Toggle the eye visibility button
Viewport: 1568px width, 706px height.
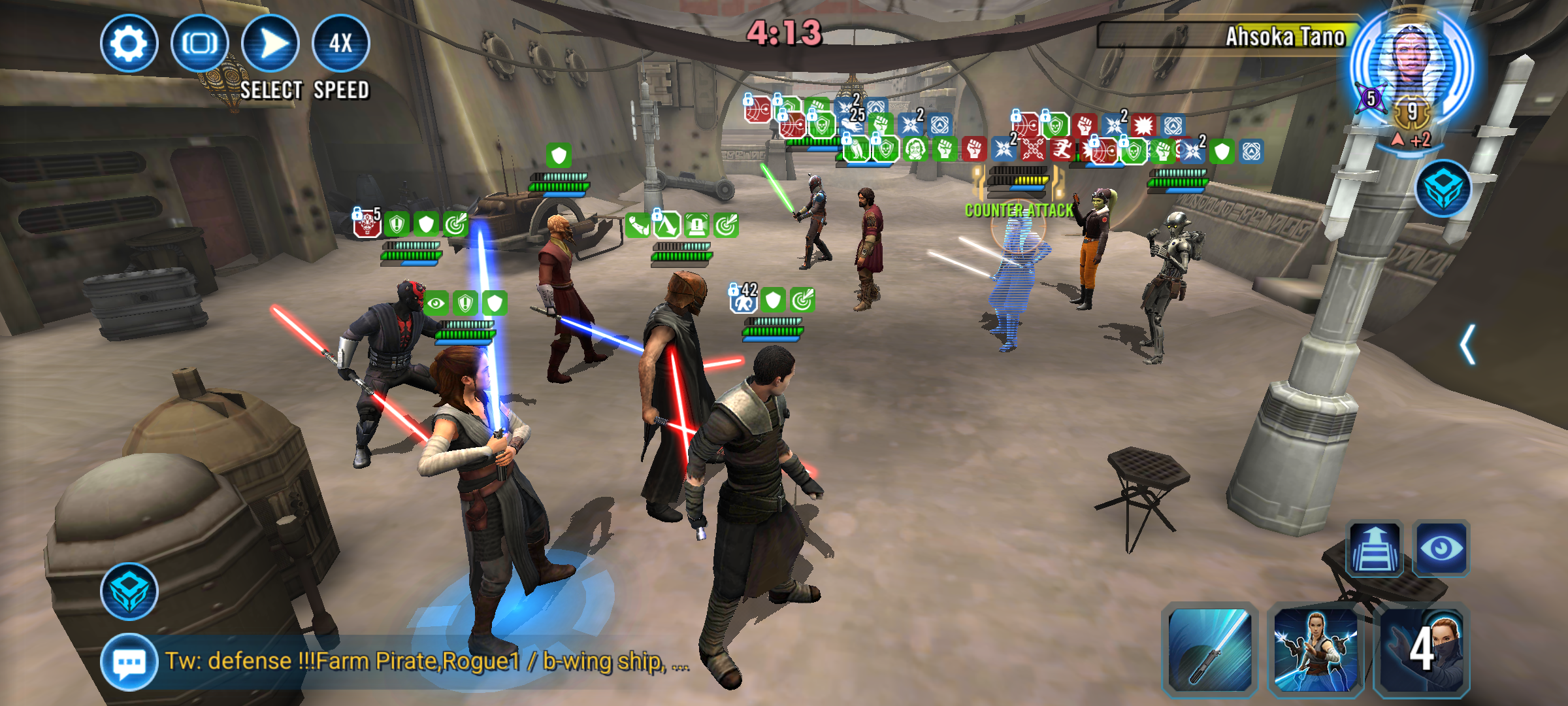click(x=1441, y=548)
